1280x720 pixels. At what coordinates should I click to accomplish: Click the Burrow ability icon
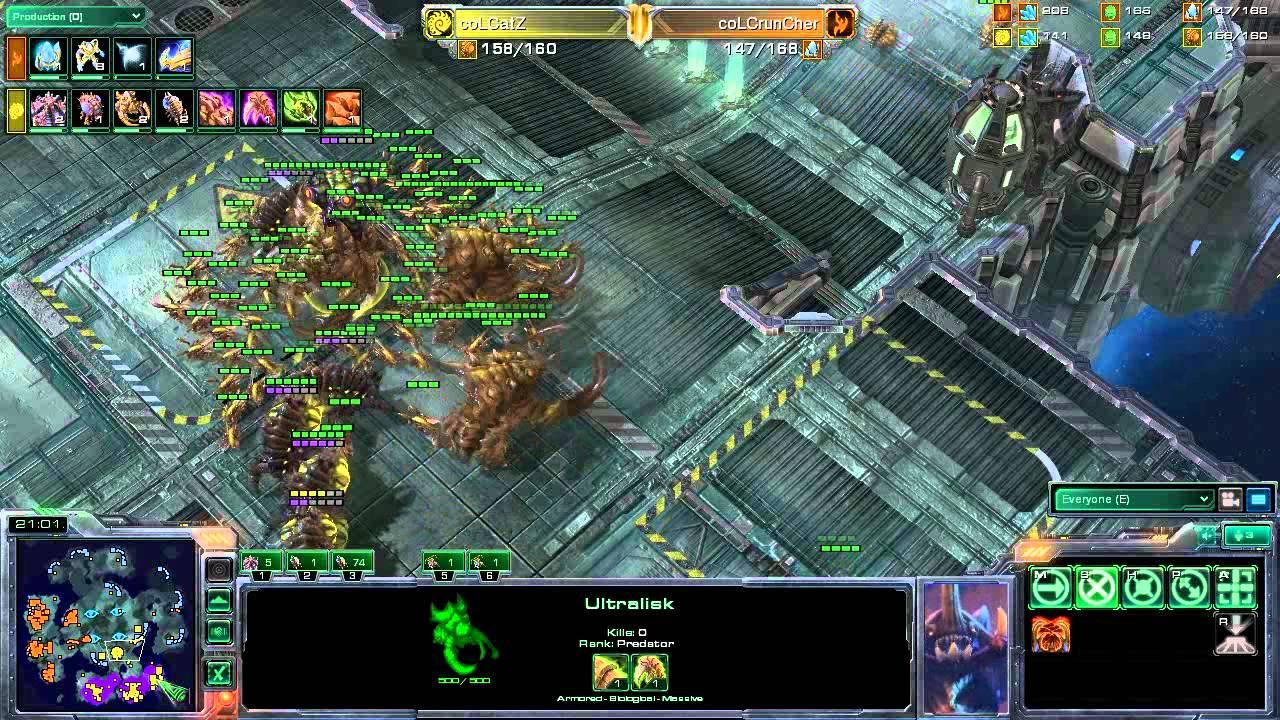coord(1236,633)
